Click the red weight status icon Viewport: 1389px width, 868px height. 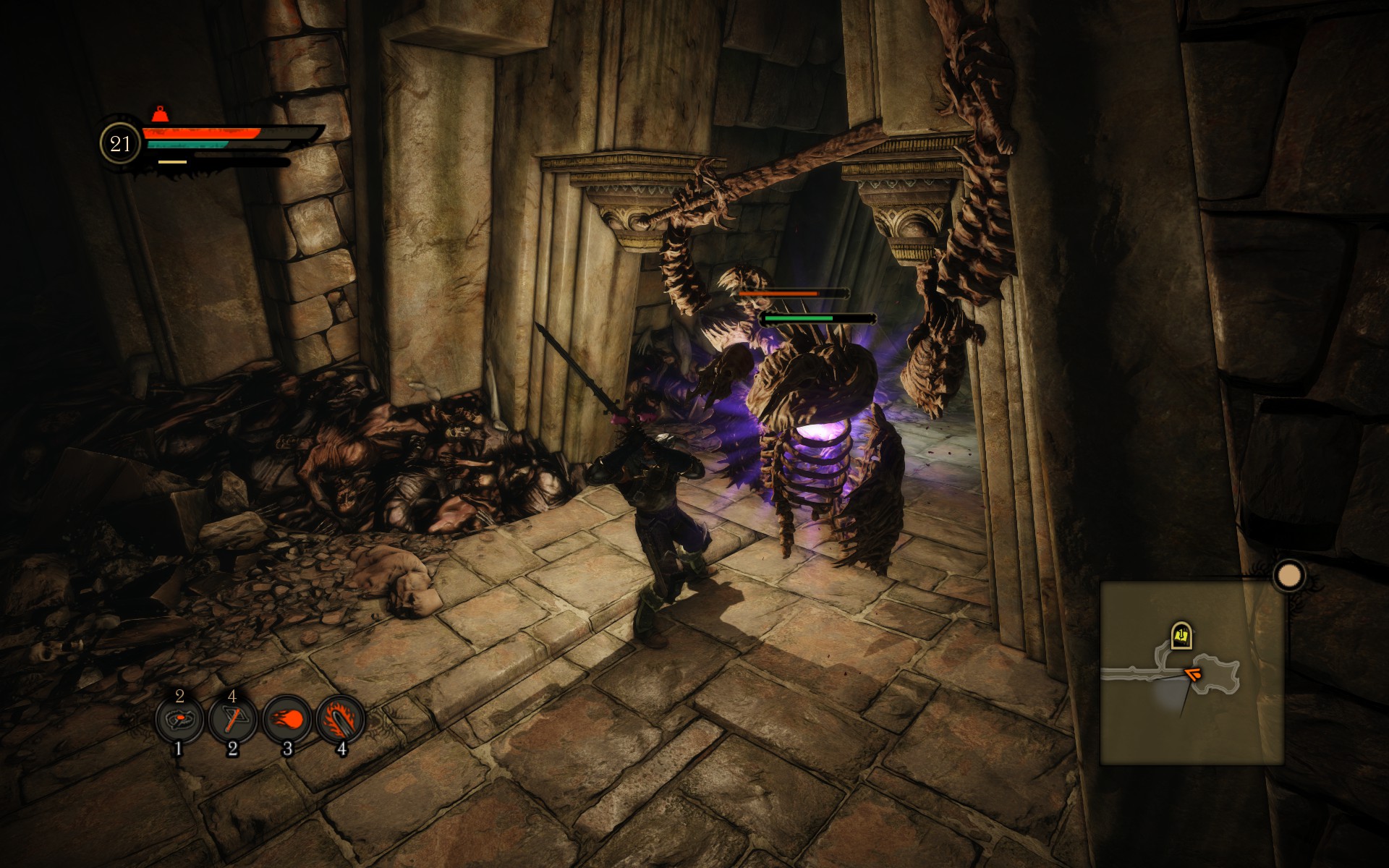pos(159,114)
